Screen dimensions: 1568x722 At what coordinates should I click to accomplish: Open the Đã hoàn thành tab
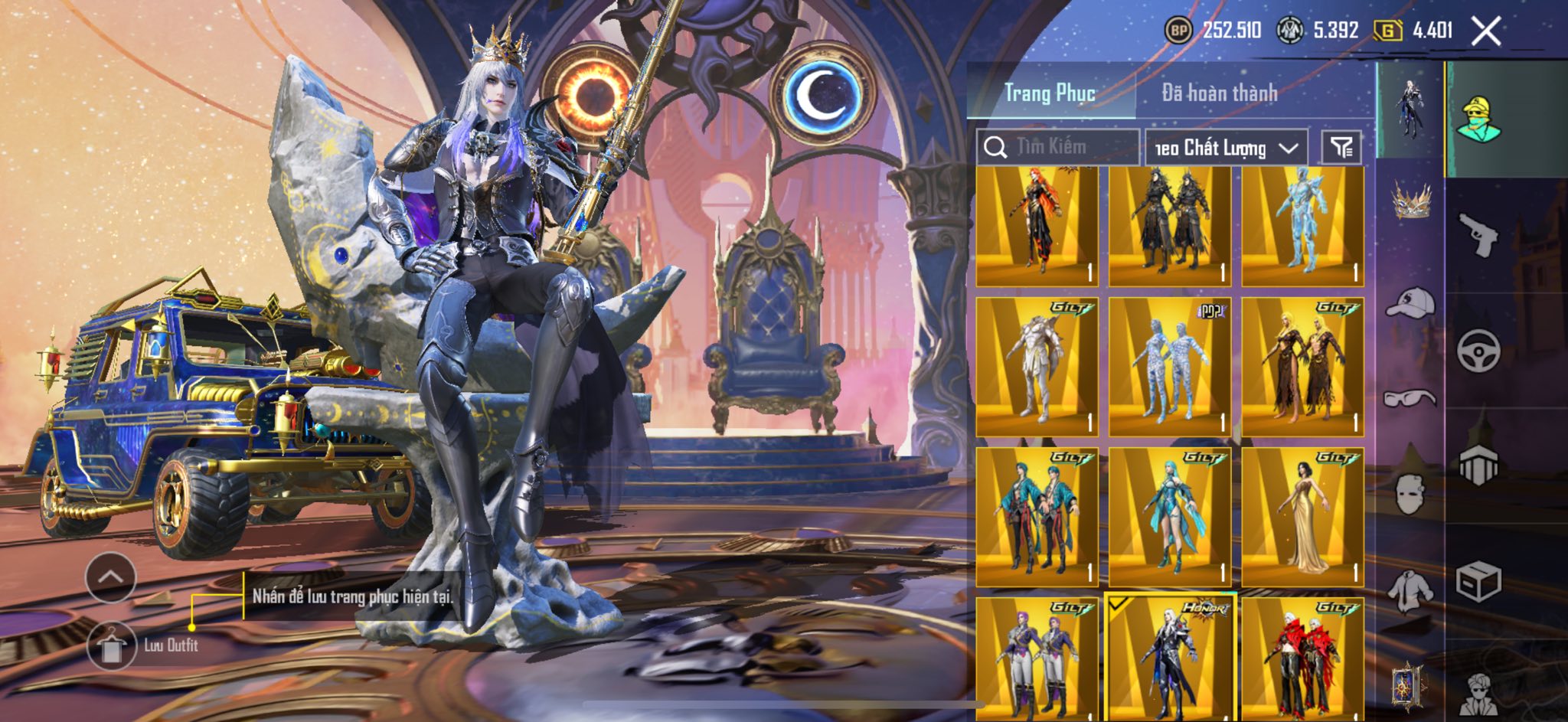coord(1219,93)
